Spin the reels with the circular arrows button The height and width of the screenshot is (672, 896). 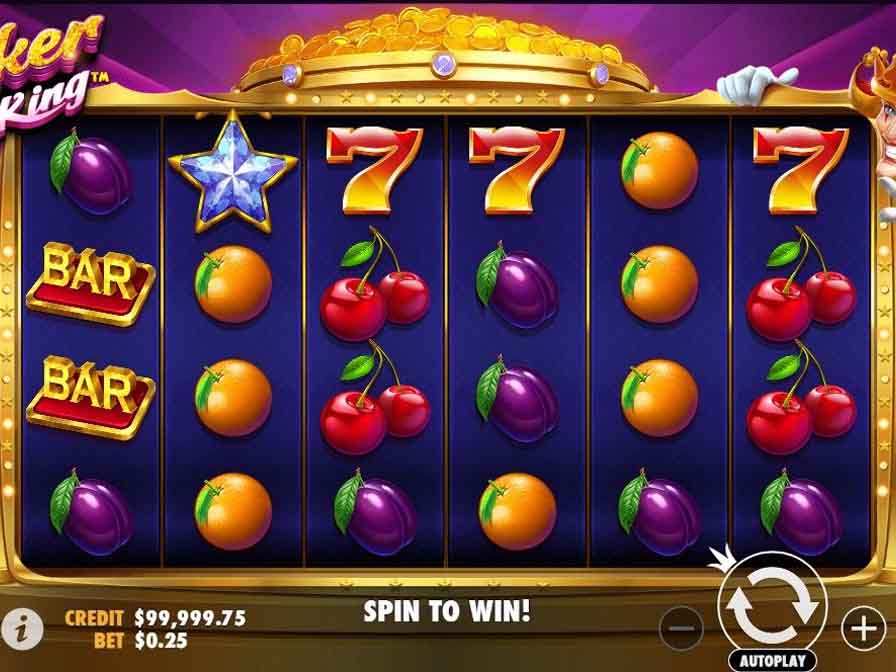[771, 605]
